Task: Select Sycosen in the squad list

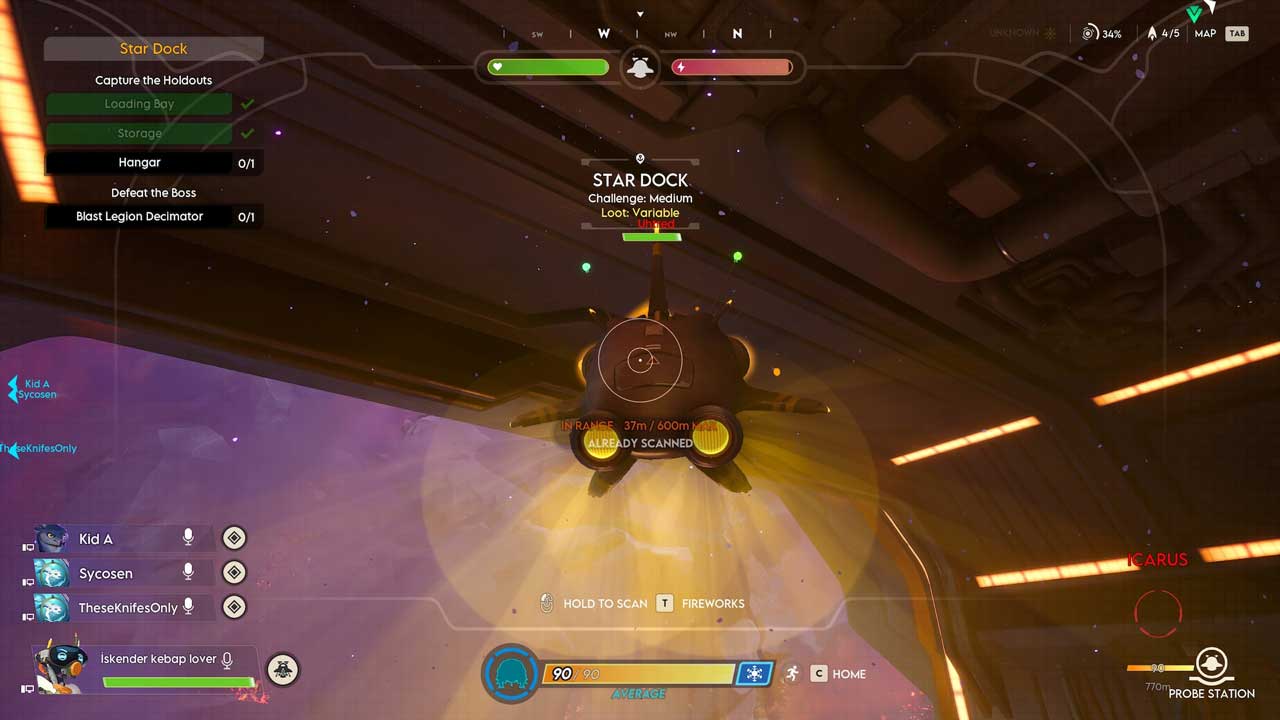Action: pos(105,573)
